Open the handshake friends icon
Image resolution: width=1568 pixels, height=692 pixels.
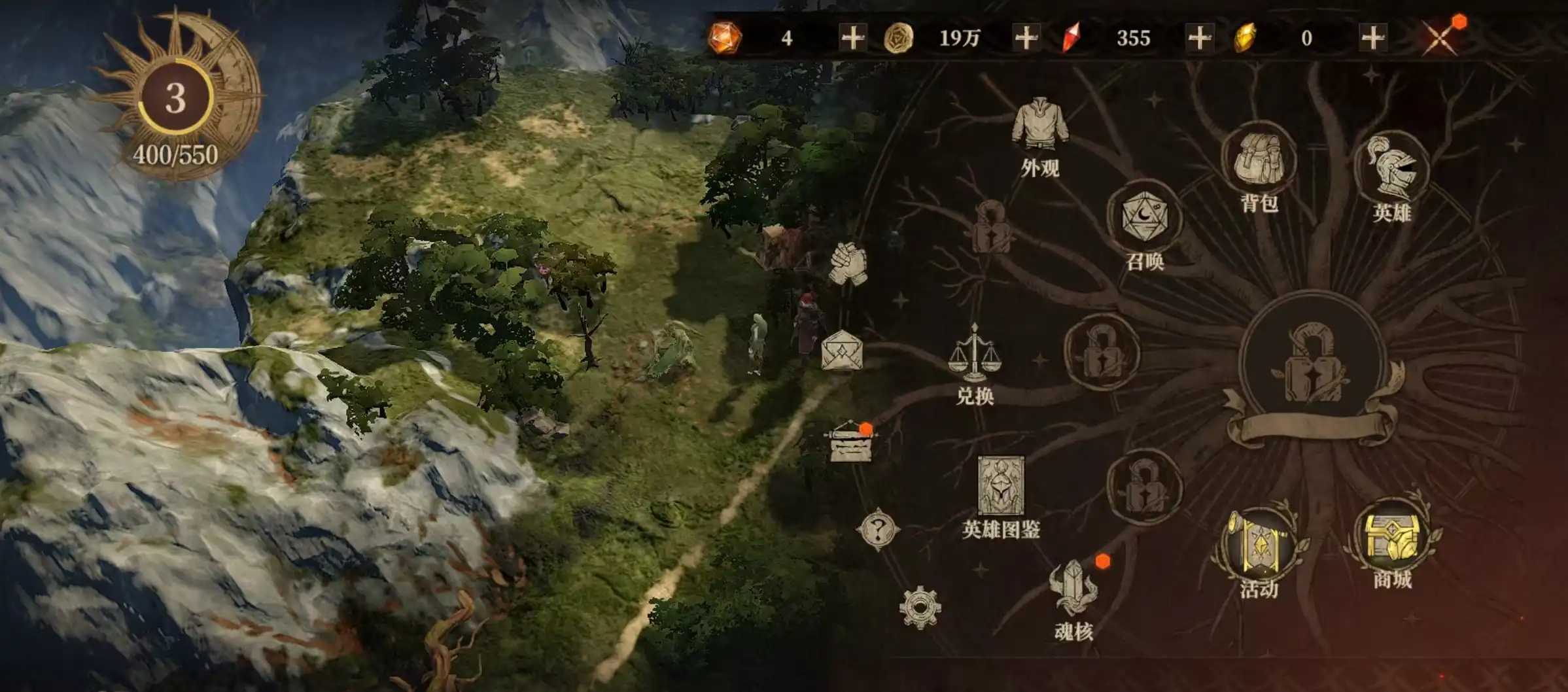(x=848, y=264)
